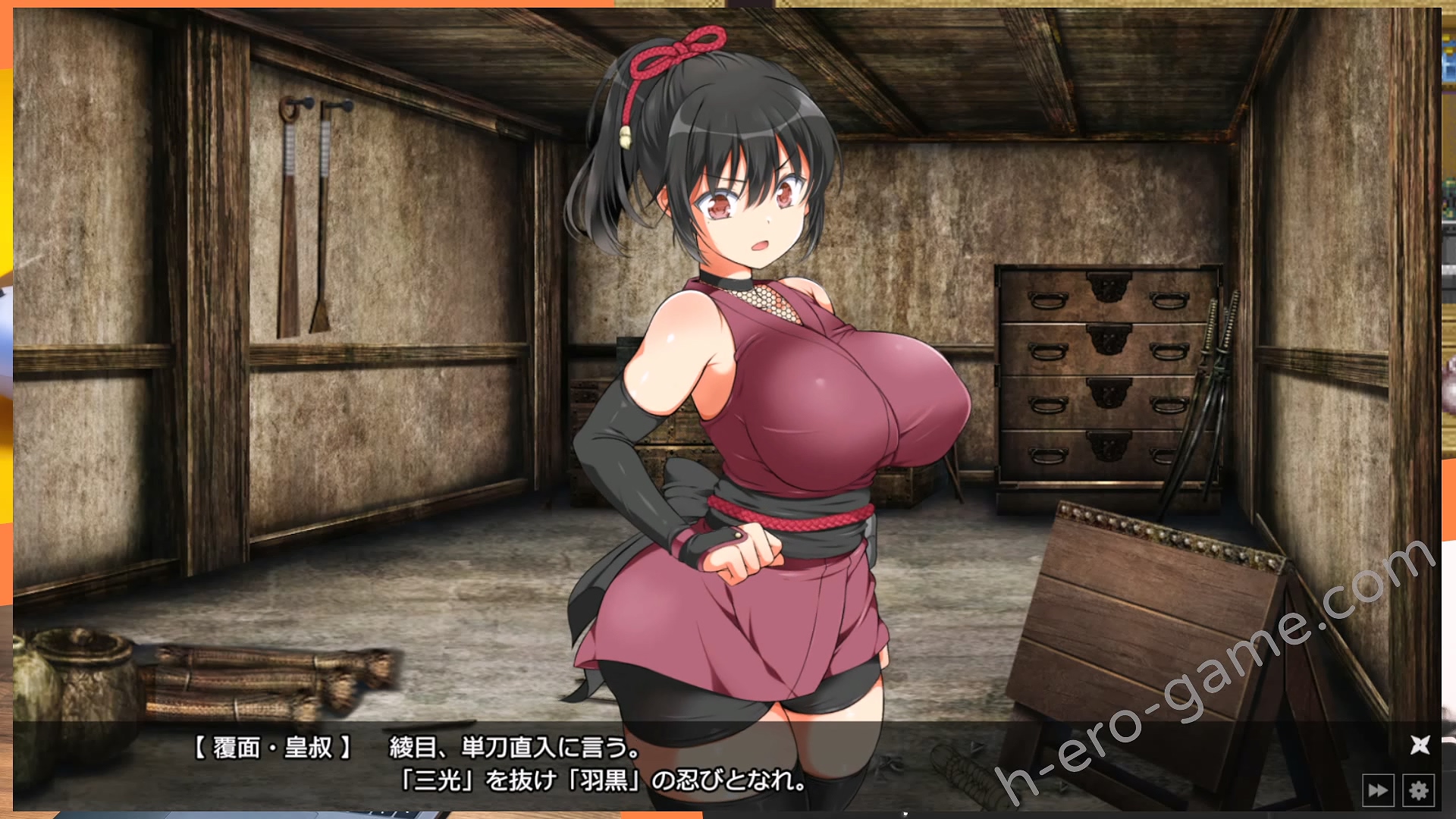1456x819 pixels.
Task: Click the shuriken icon to advance dialogue
Action: click(1420, 745)
